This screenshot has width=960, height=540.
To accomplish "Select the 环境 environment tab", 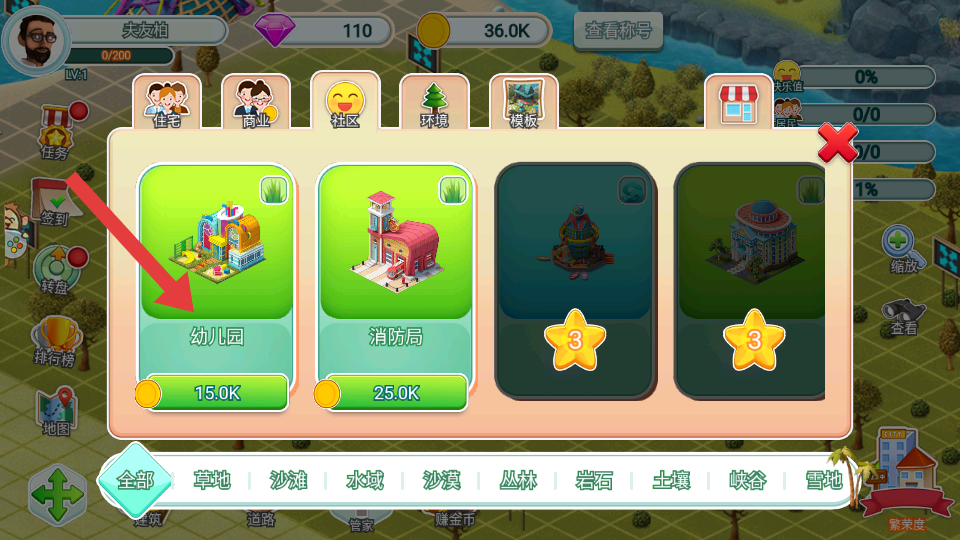I will (x=434, y=102).
